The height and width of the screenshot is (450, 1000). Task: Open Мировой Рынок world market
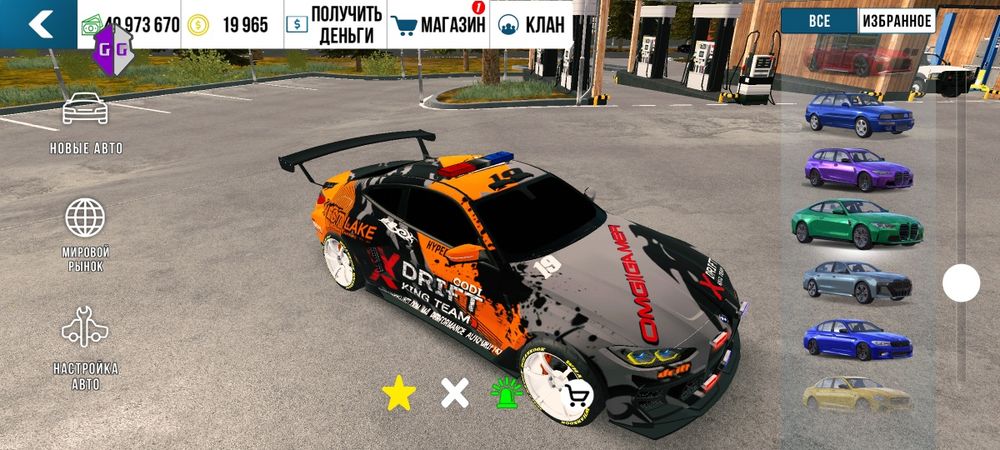click(86, 235)
